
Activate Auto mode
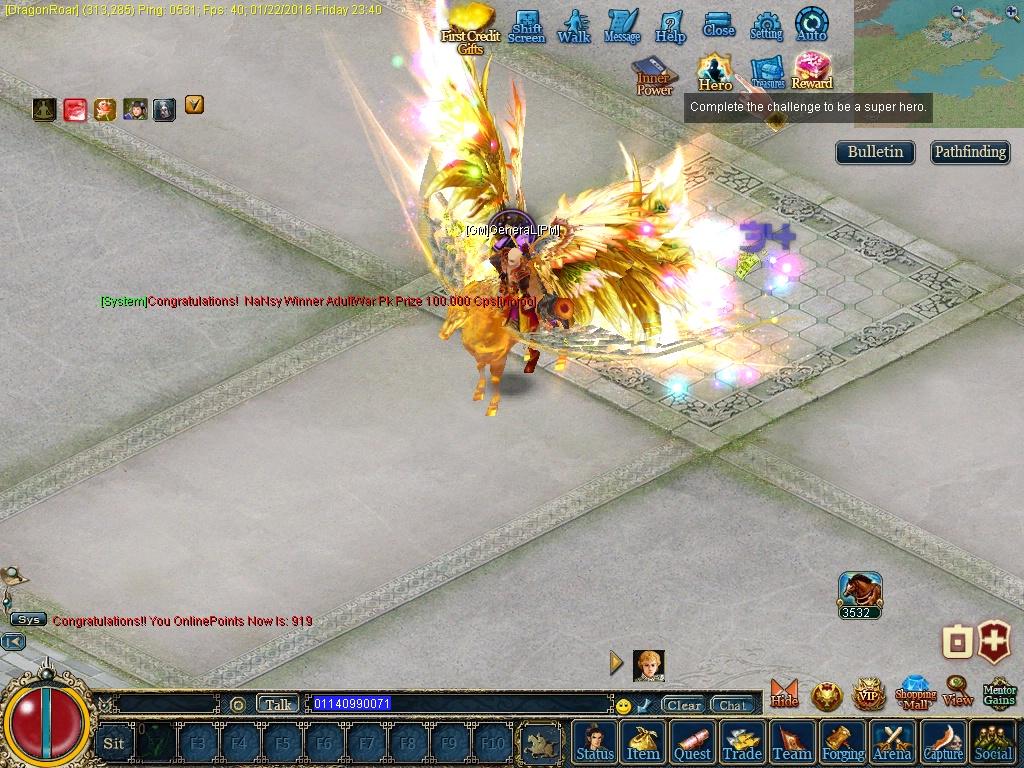[x=811, y=24]
